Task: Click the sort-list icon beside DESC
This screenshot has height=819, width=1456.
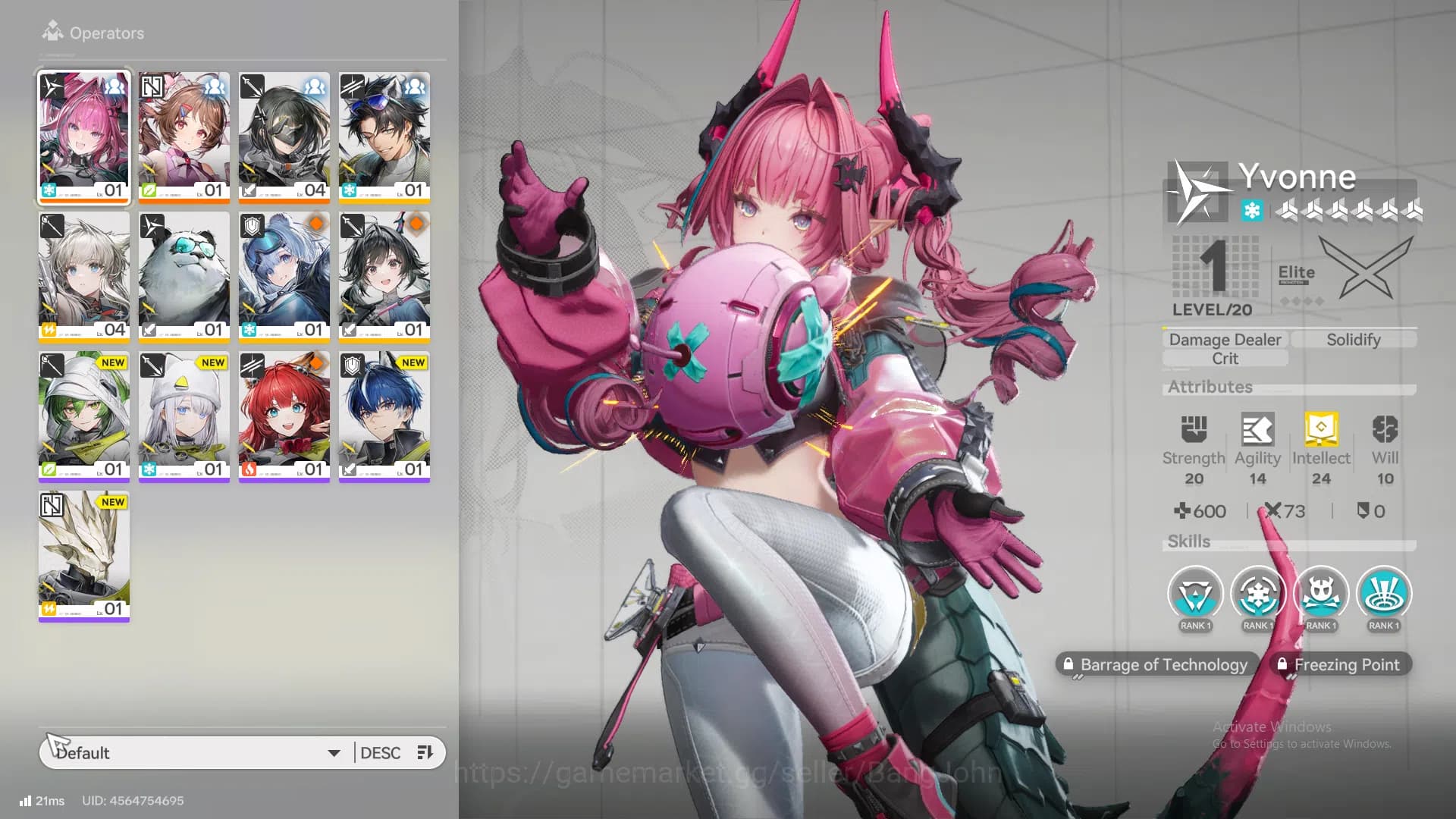Action: (425, 752)
